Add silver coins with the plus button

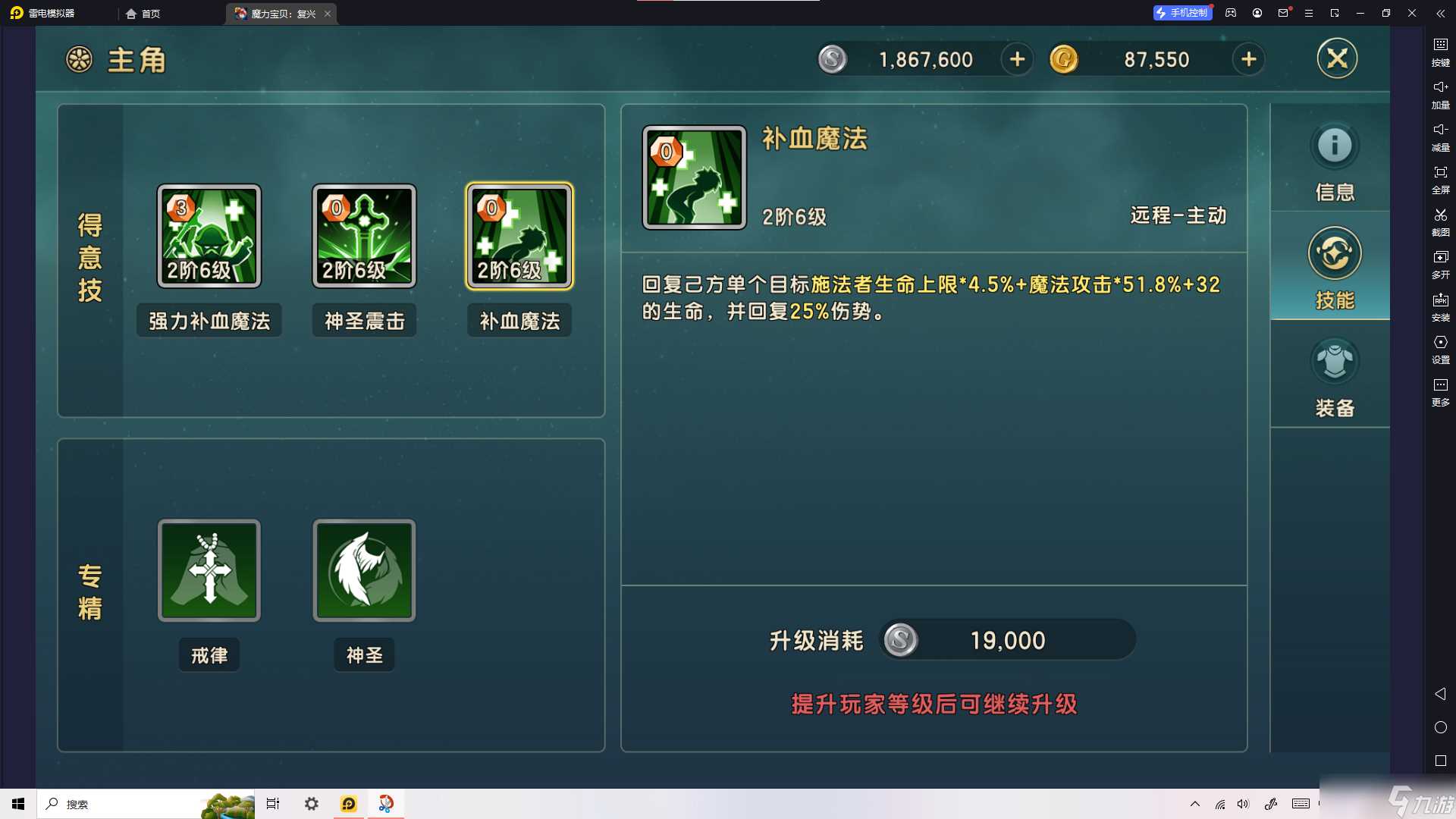1017,59
